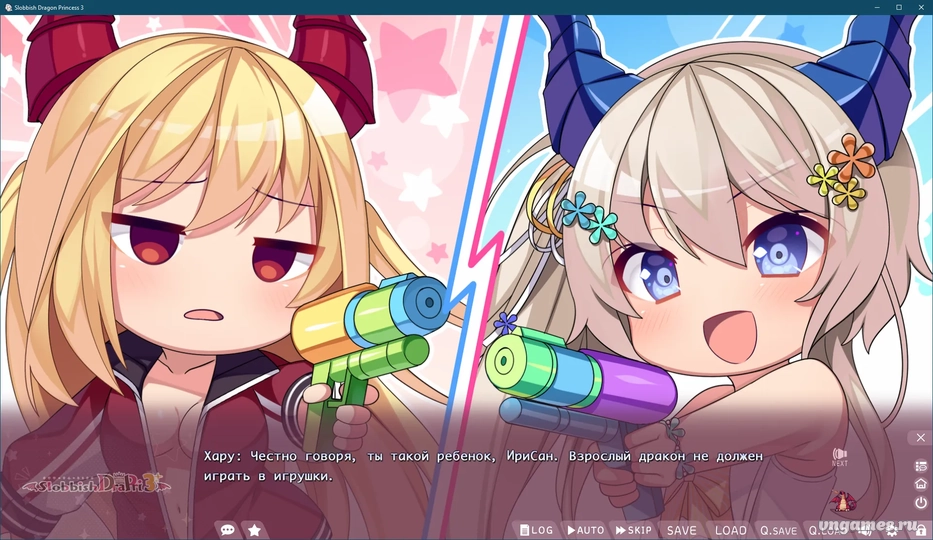Return to title via house icon
The width and height of the screenshot is (933, 540).
tap(920, 484)
